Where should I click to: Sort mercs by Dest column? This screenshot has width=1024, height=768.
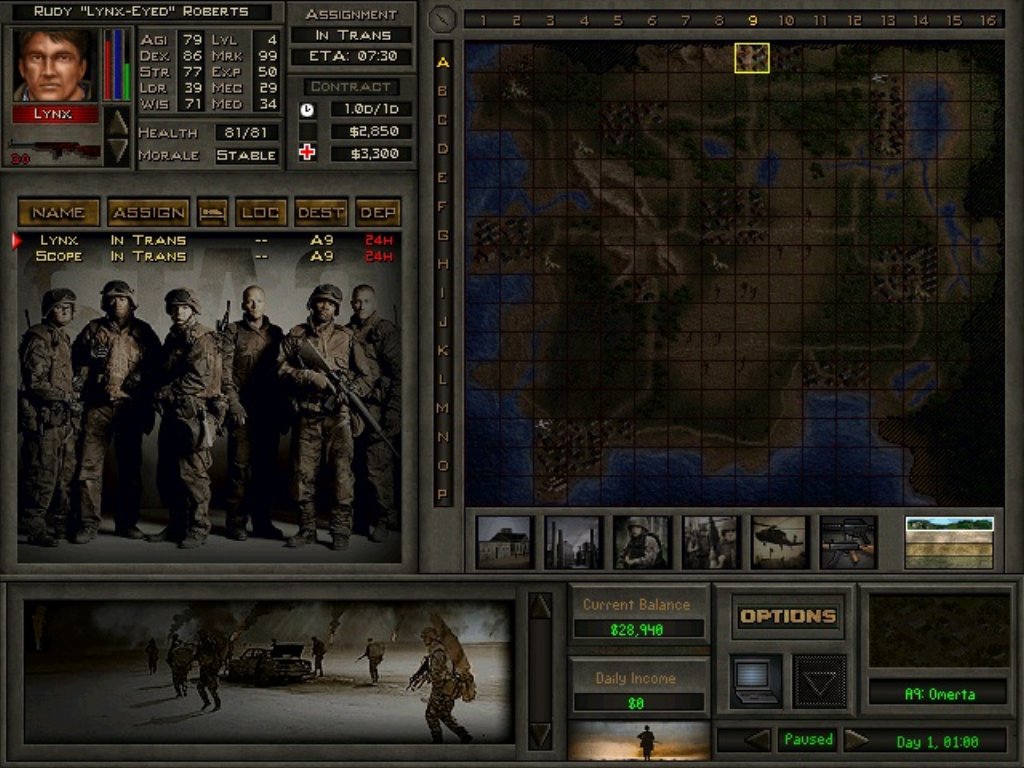[x=321, y=212]
